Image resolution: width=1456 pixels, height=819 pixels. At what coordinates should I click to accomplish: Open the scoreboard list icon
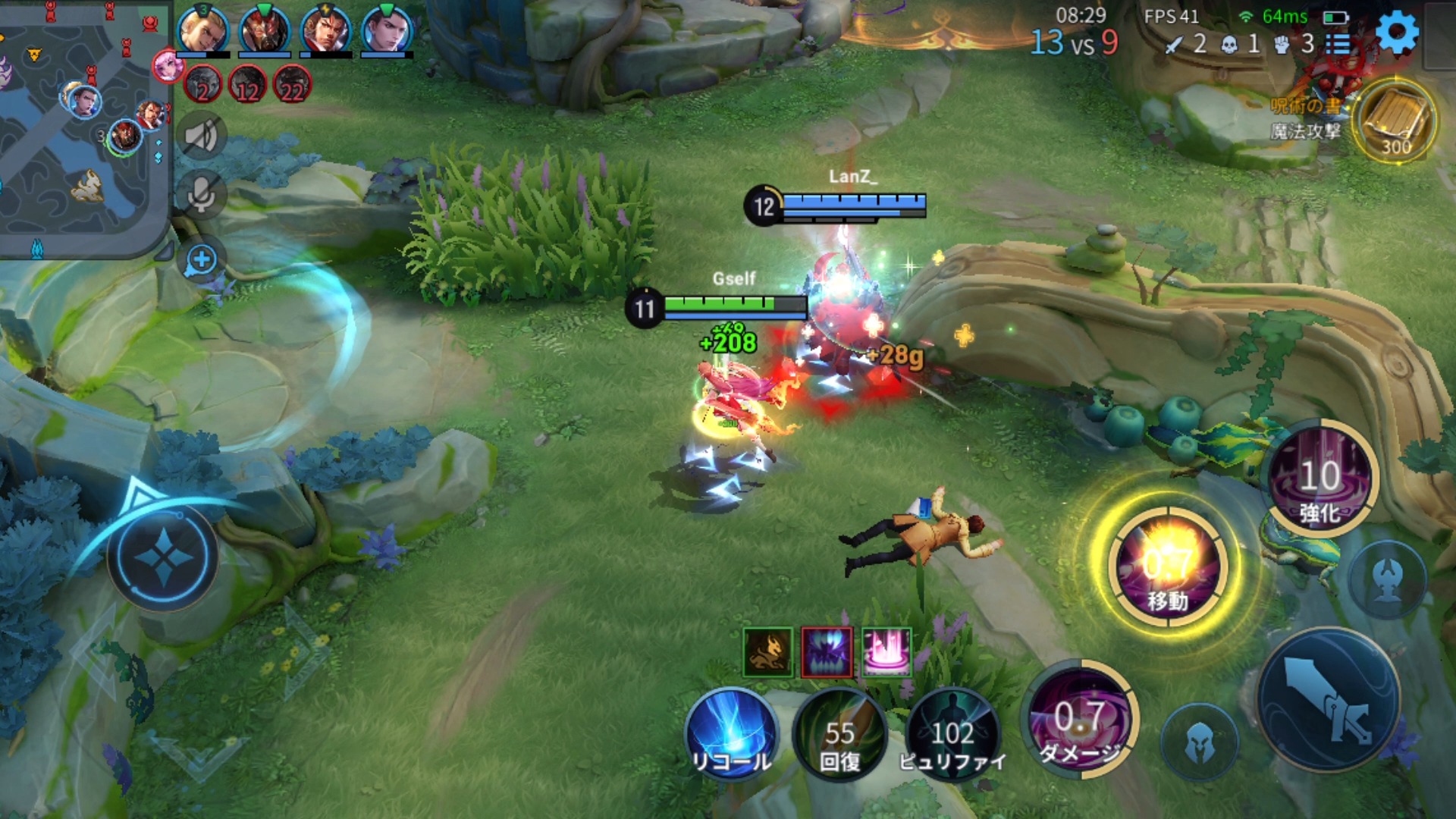[x=1338, y=44]
